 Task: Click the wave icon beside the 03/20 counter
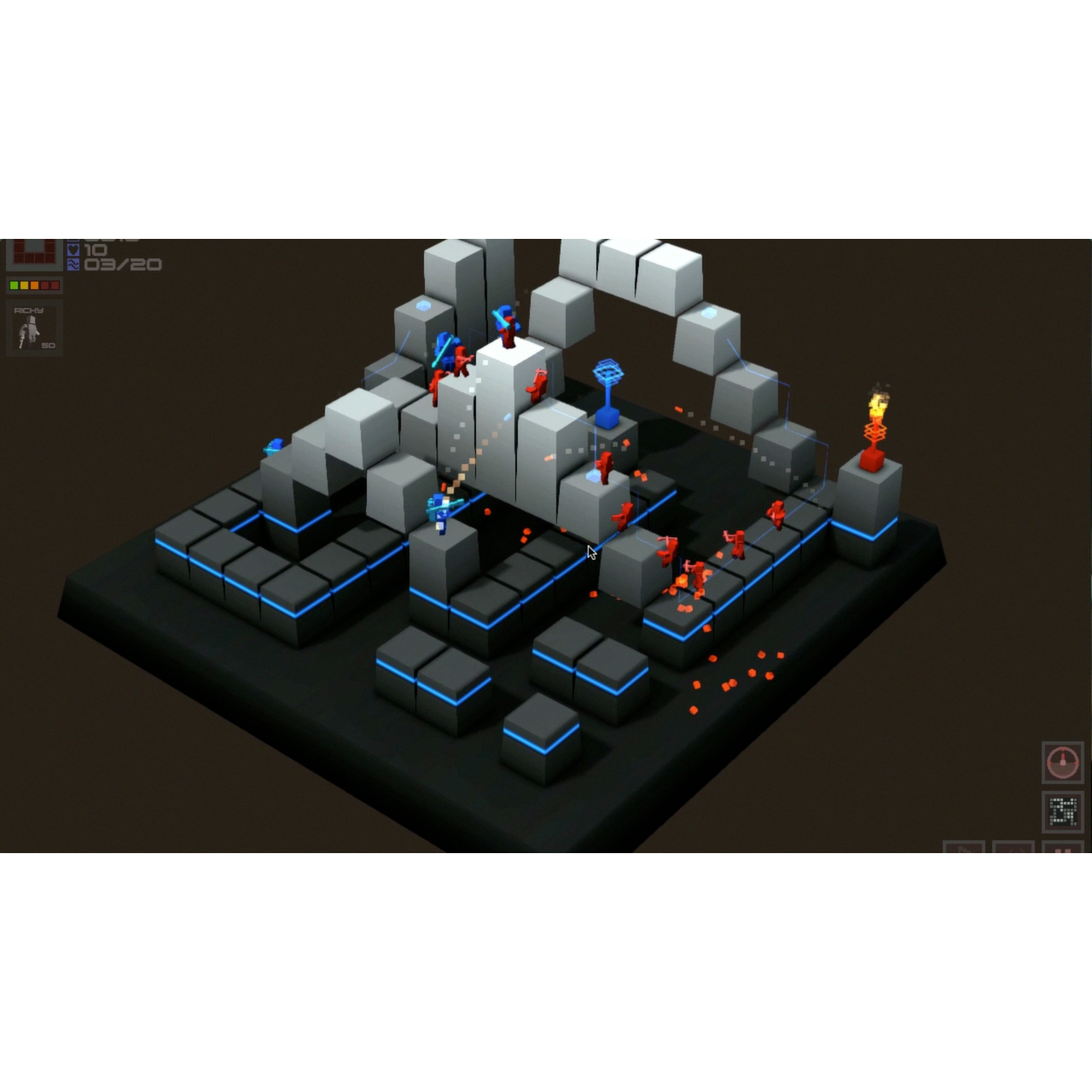pos(73,264)
